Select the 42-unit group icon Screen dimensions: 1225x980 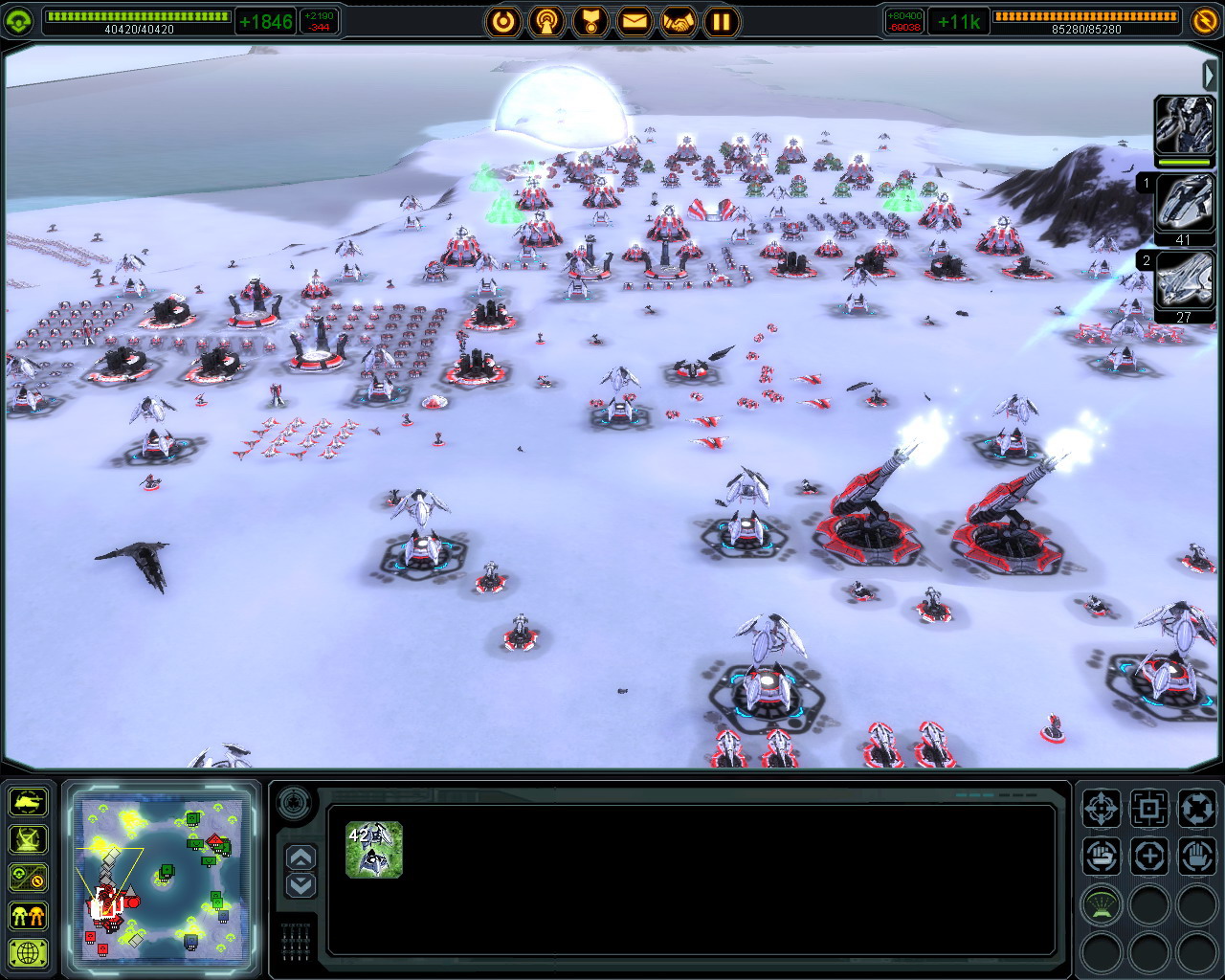tap(373, 850)
